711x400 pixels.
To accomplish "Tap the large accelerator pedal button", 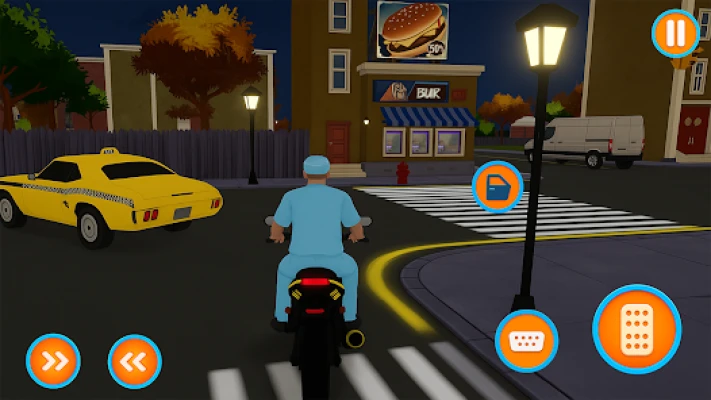I will coord(636,329).
